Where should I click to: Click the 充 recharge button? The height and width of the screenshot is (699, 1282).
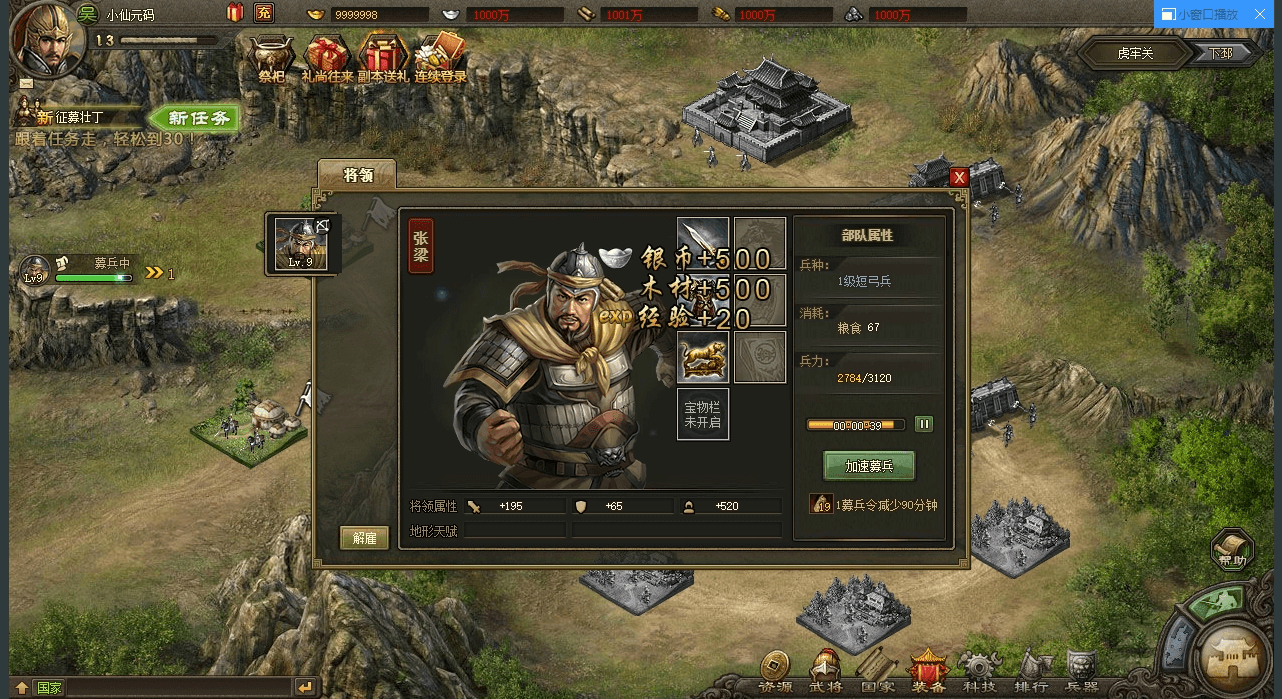point(264,13)
